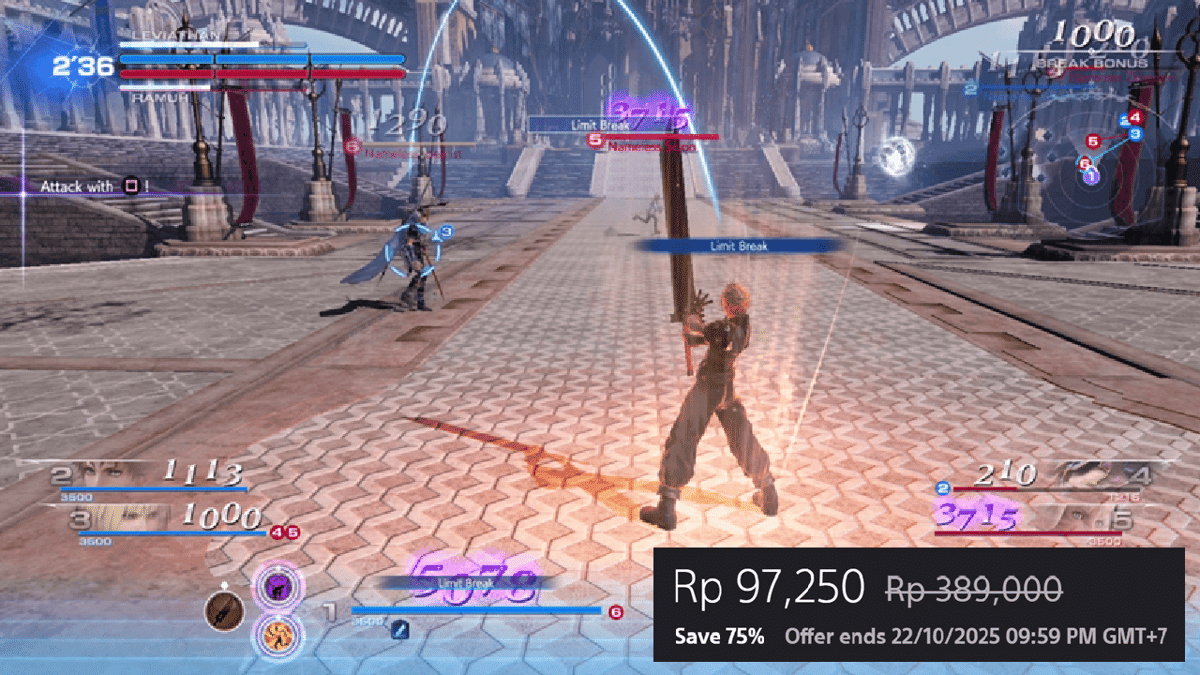1200x675 pixels.
Task: Select the brown sword skill icon
Action: (x=224, y=610)
